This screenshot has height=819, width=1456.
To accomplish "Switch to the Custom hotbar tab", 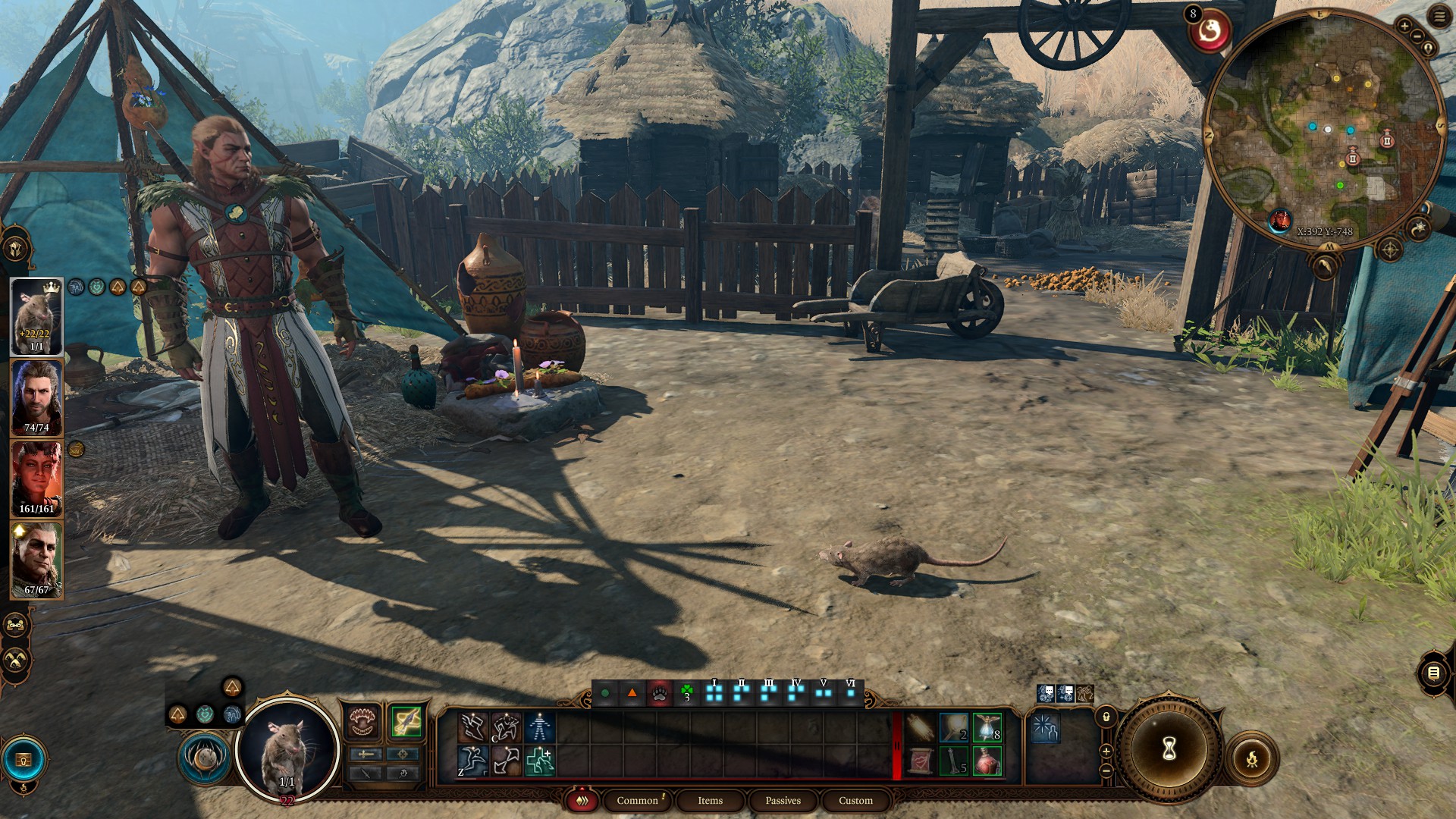I will click(x=855, y=801).
